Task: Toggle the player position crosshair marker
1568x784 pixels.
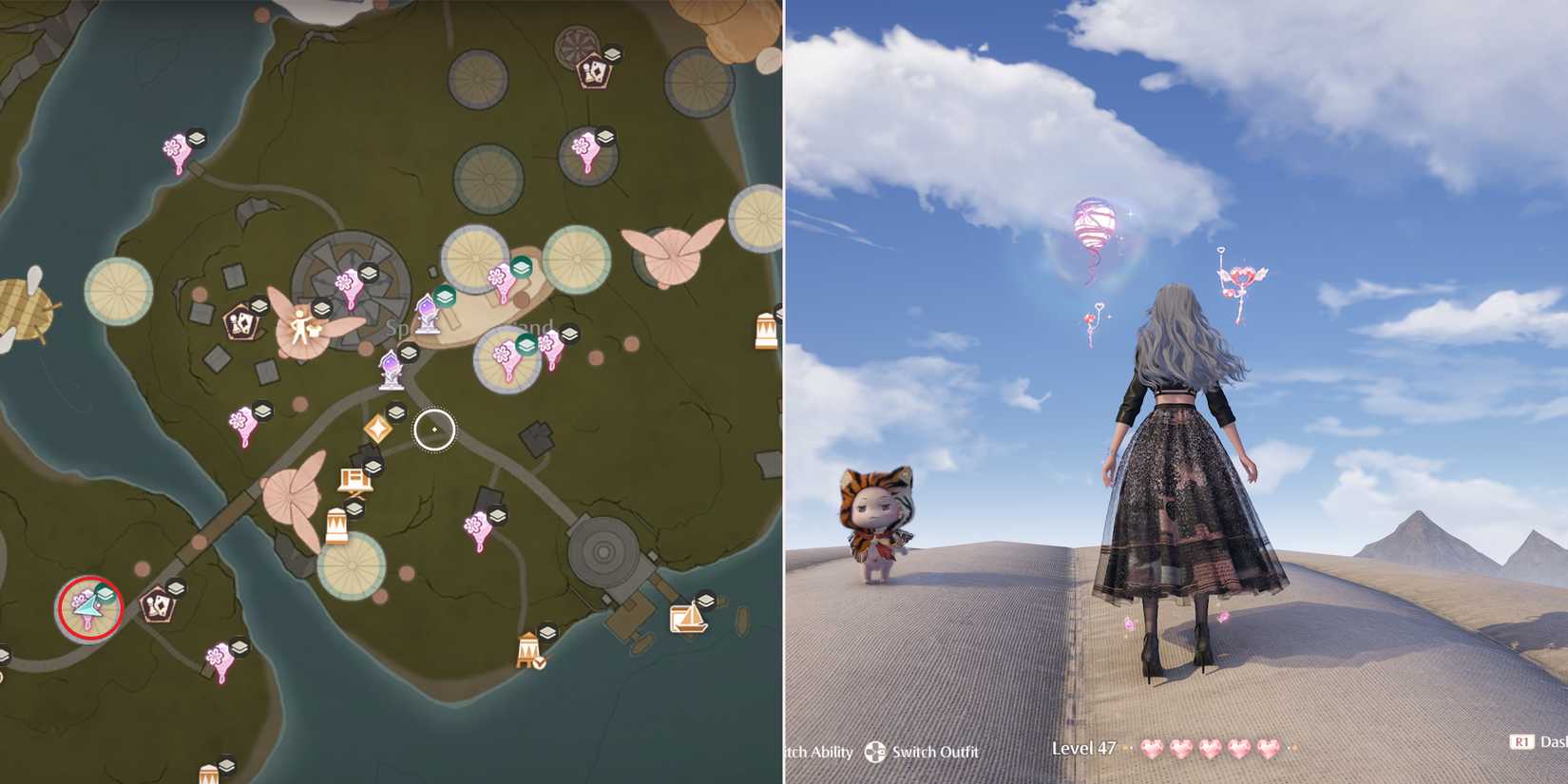Action: [x=434, y=430]
